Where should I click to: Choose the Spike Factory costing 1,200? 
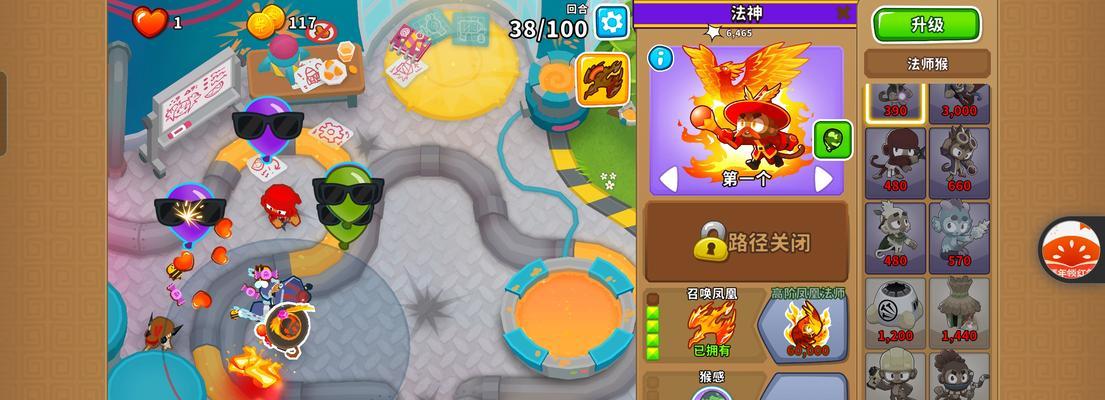(x=896, y=312)
